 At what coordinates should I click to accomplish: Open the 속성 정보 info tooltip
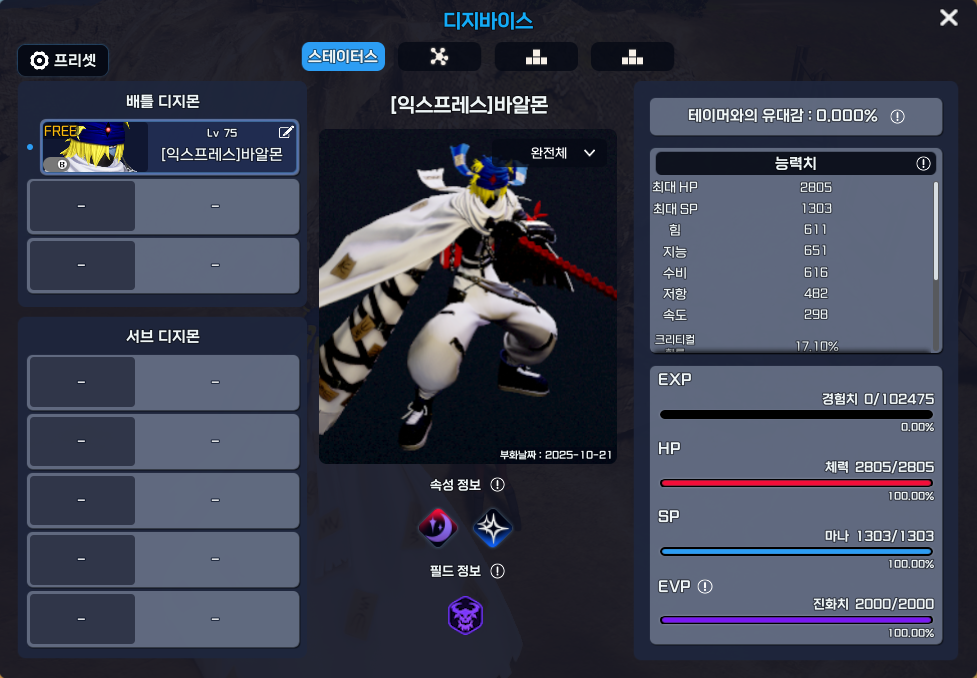[497, 485]
